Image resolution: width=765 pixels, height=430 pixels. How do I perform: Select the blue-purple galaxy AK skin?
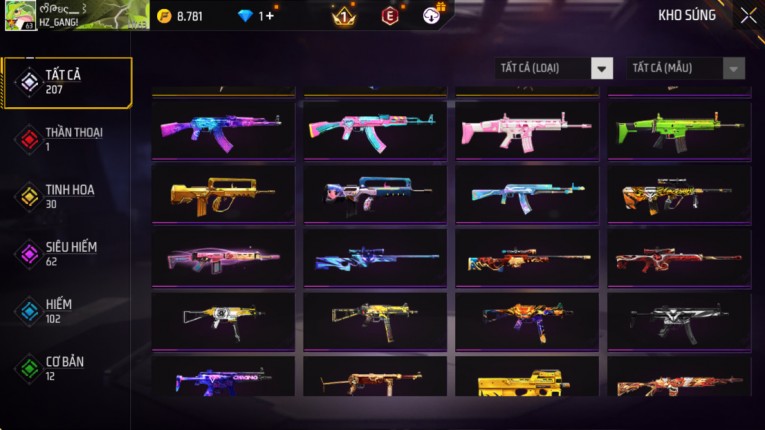tap(223, 129)
